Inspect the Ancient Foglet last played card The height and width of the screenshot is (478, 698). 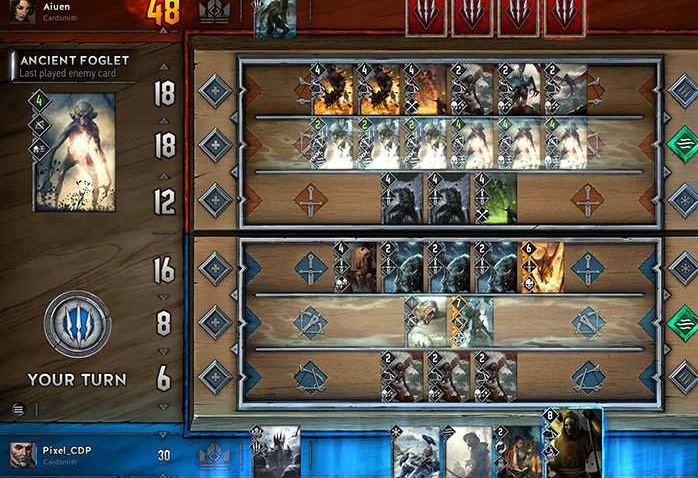[x=75, y=151]
